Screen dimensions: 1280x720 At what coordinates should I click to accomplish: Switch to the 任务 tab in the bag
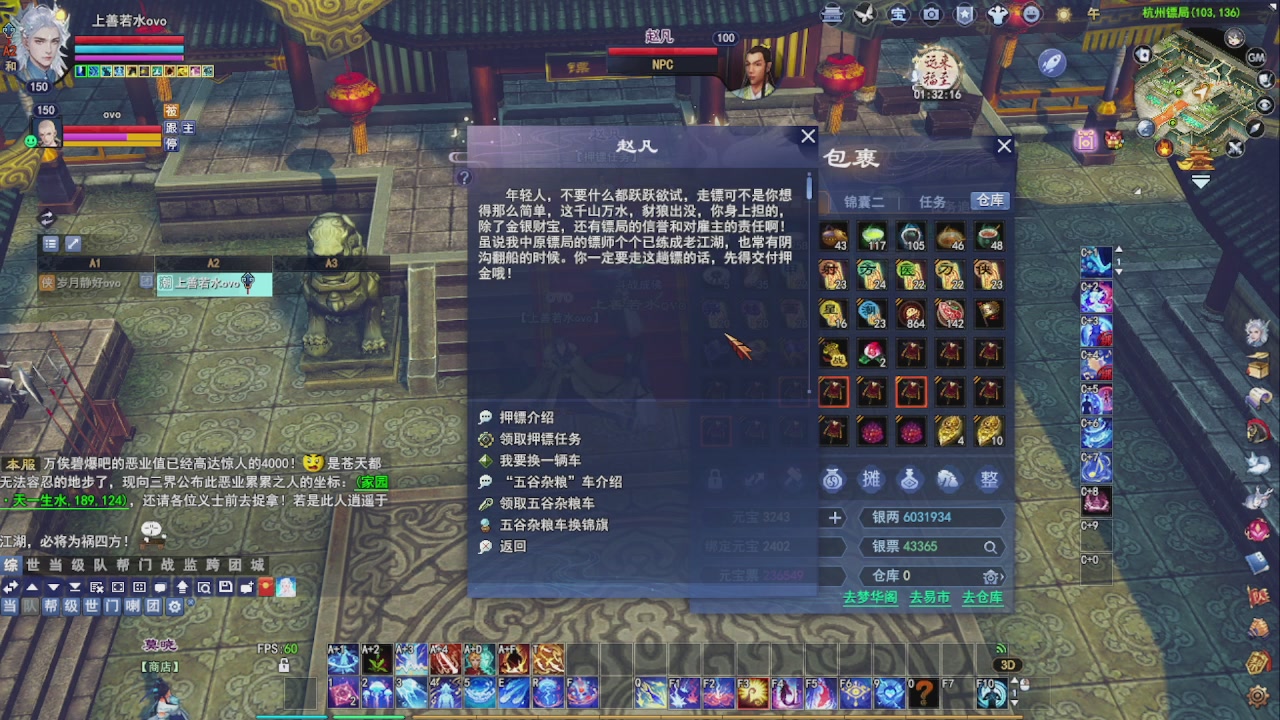click(x=932, y=200)
